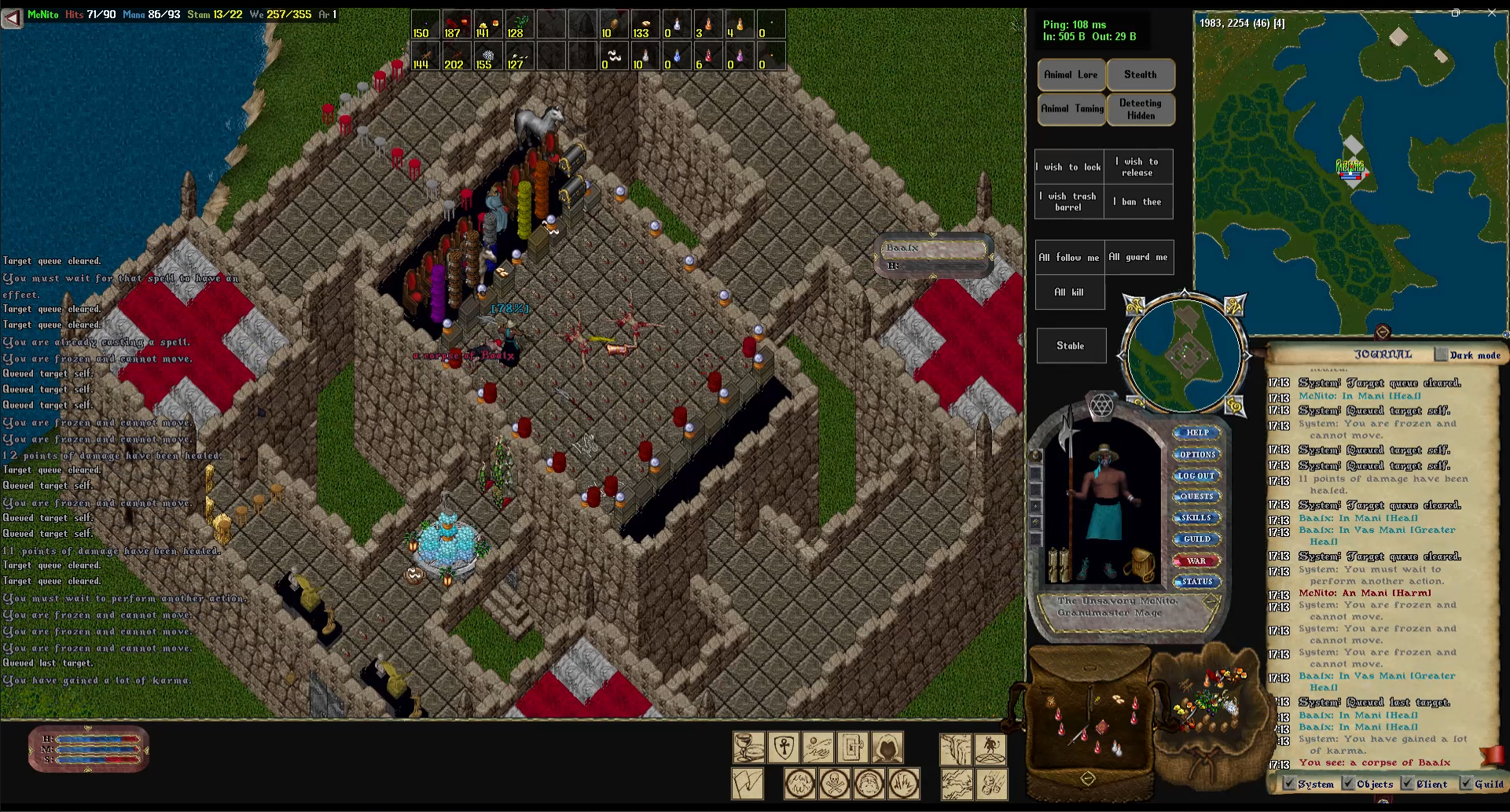1510x812 pixels.
Task: Show the Skills list from the paperdoll
Action: tap(1196, 517)
